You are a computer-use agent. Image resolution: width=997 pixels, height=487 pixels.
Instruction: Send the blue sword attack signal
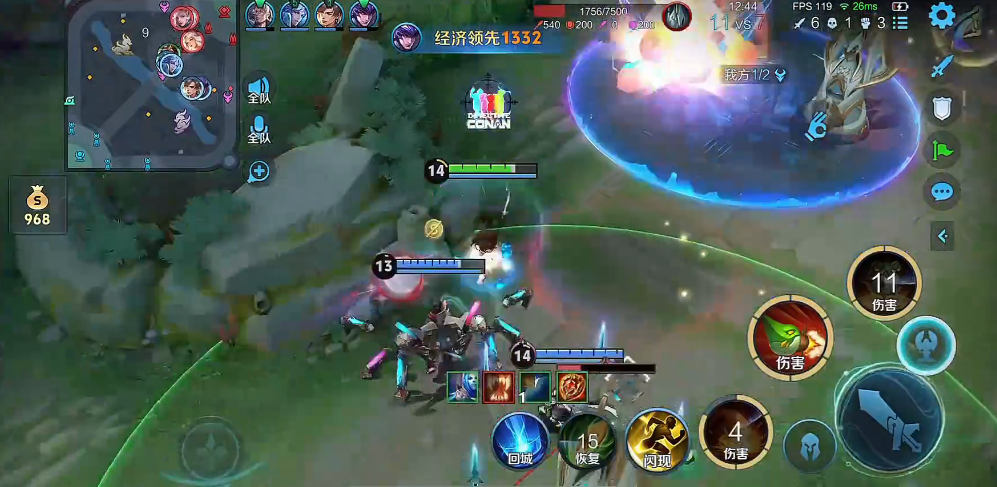click(940, 66)
